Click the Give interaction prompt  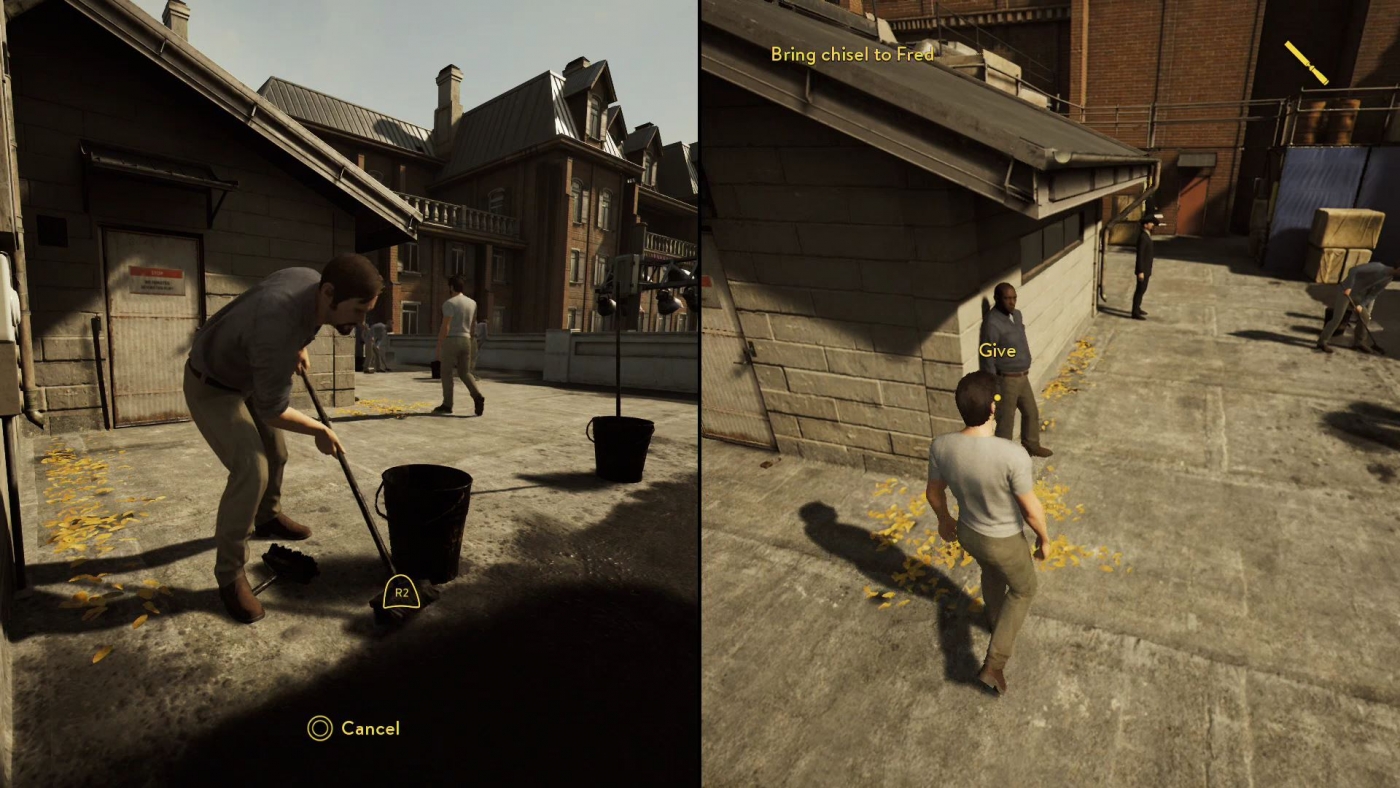(997, 350)
